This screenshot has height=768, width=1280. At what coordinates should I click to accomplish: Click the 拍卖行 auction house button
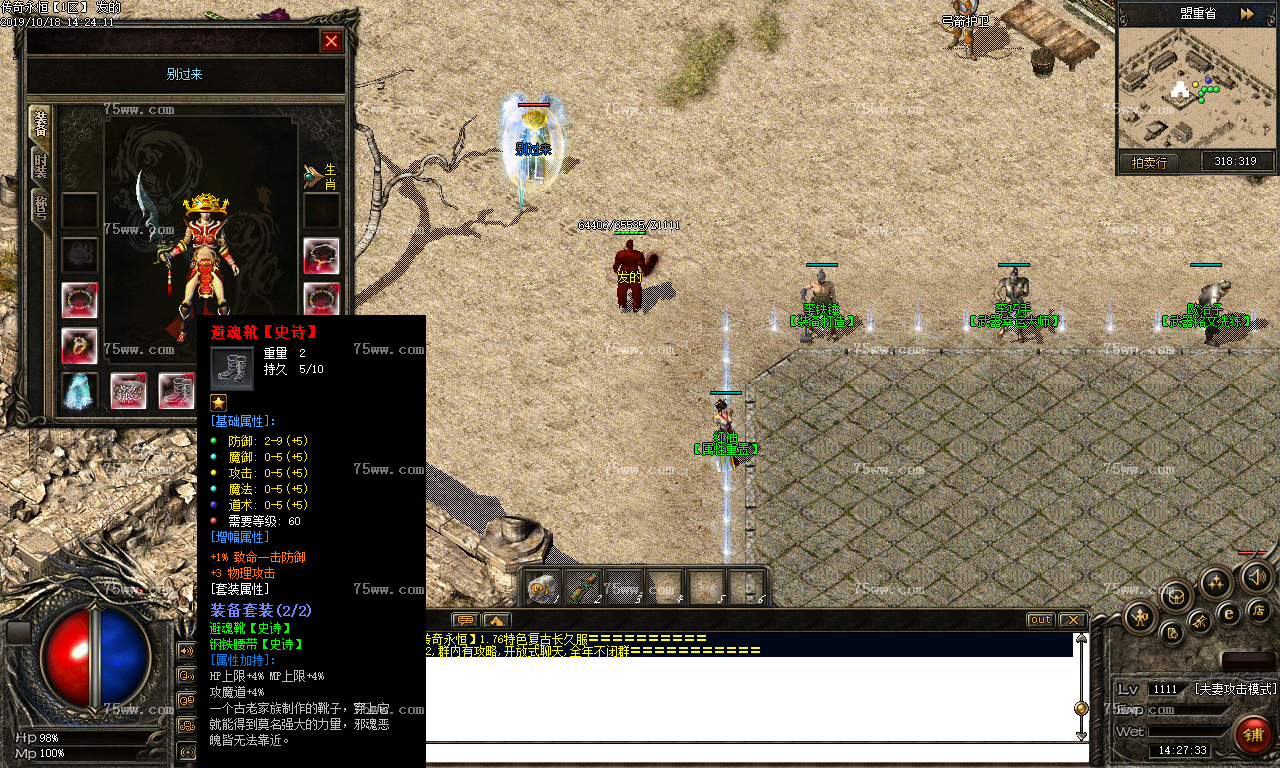click(x=1149, y=162)
